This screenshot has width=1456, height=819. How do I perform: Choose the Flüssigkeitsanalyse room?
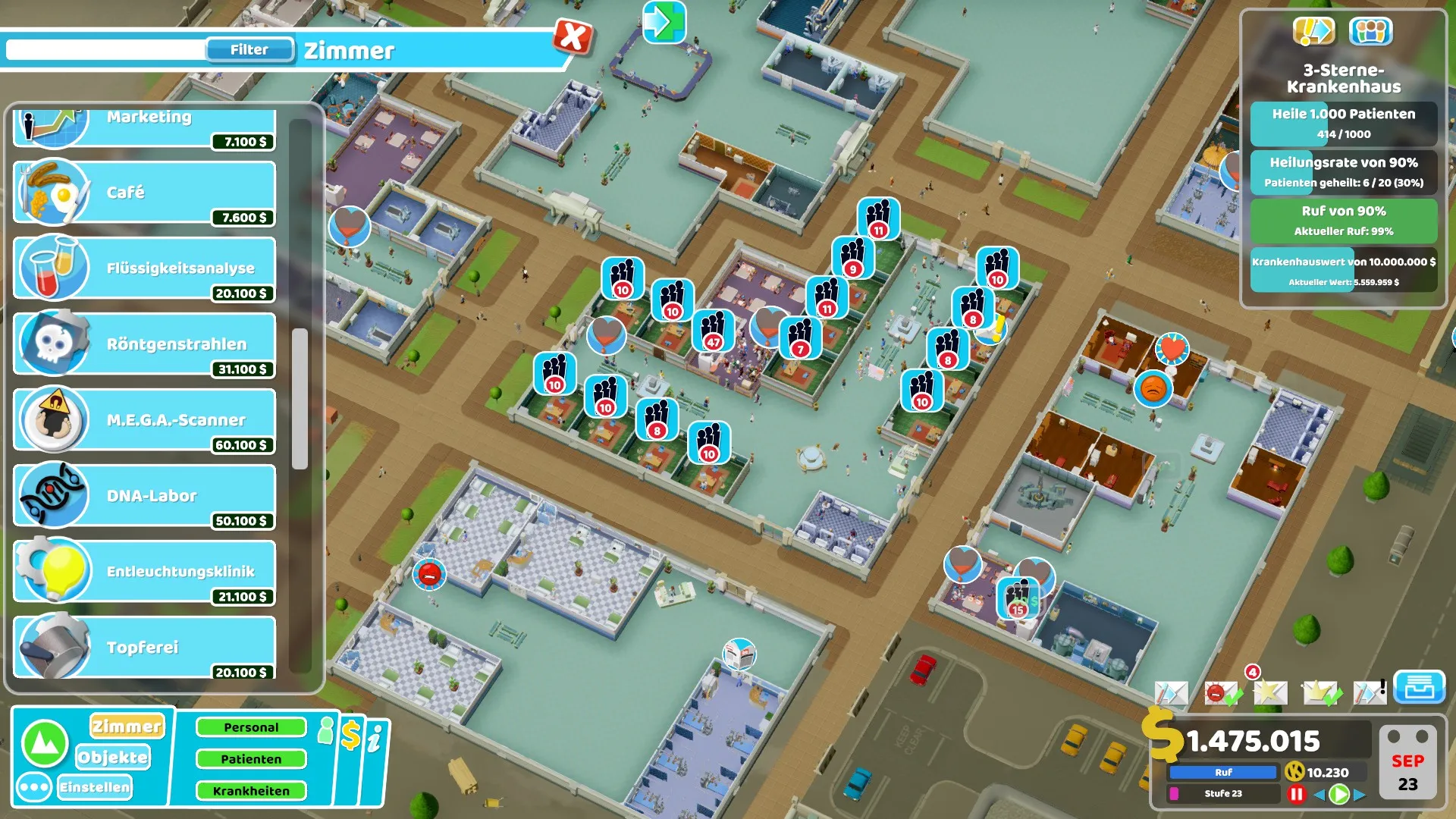click(144, 268)
